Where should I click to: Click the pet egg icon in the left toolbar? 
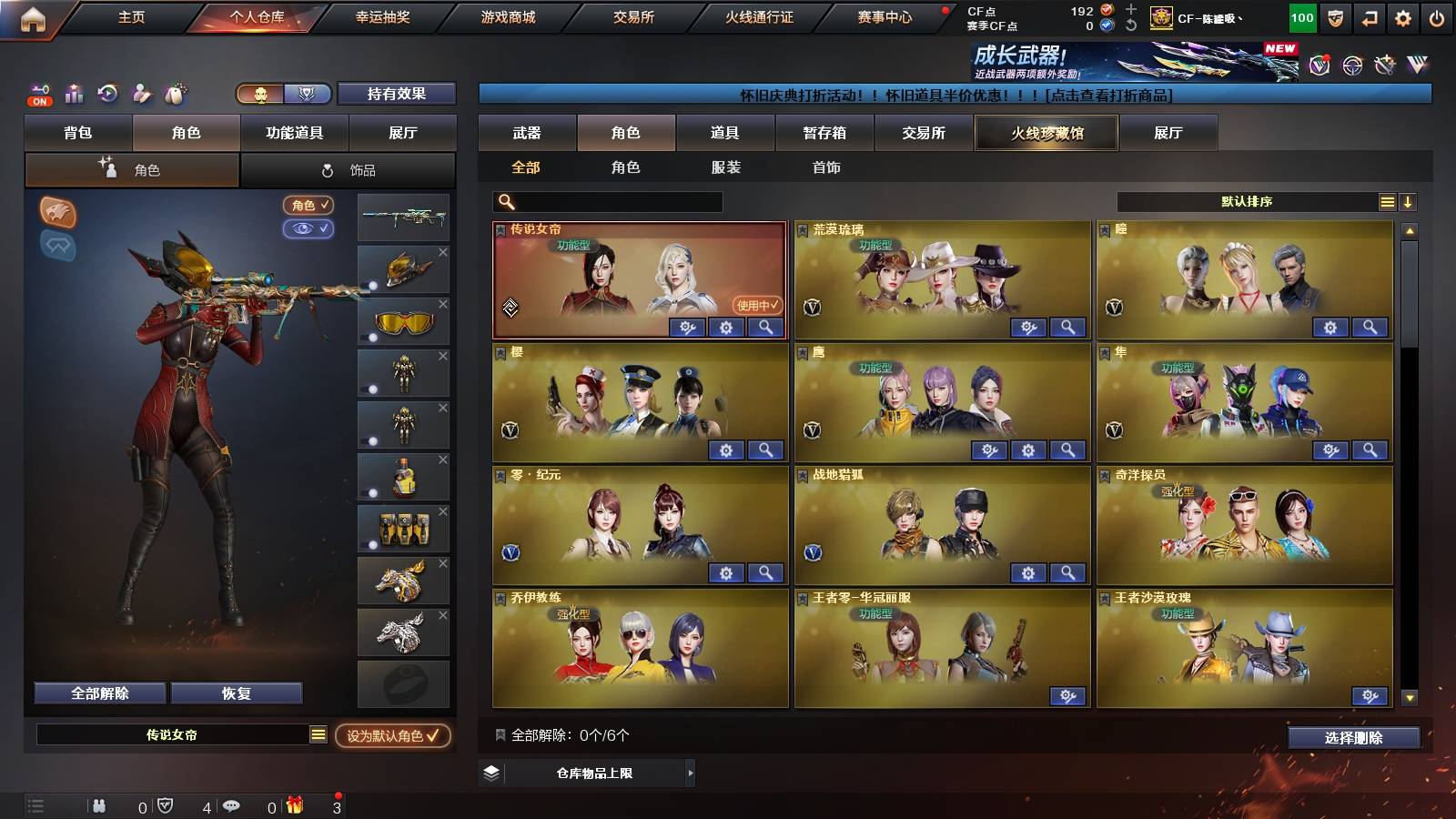[x=176, y=92]
